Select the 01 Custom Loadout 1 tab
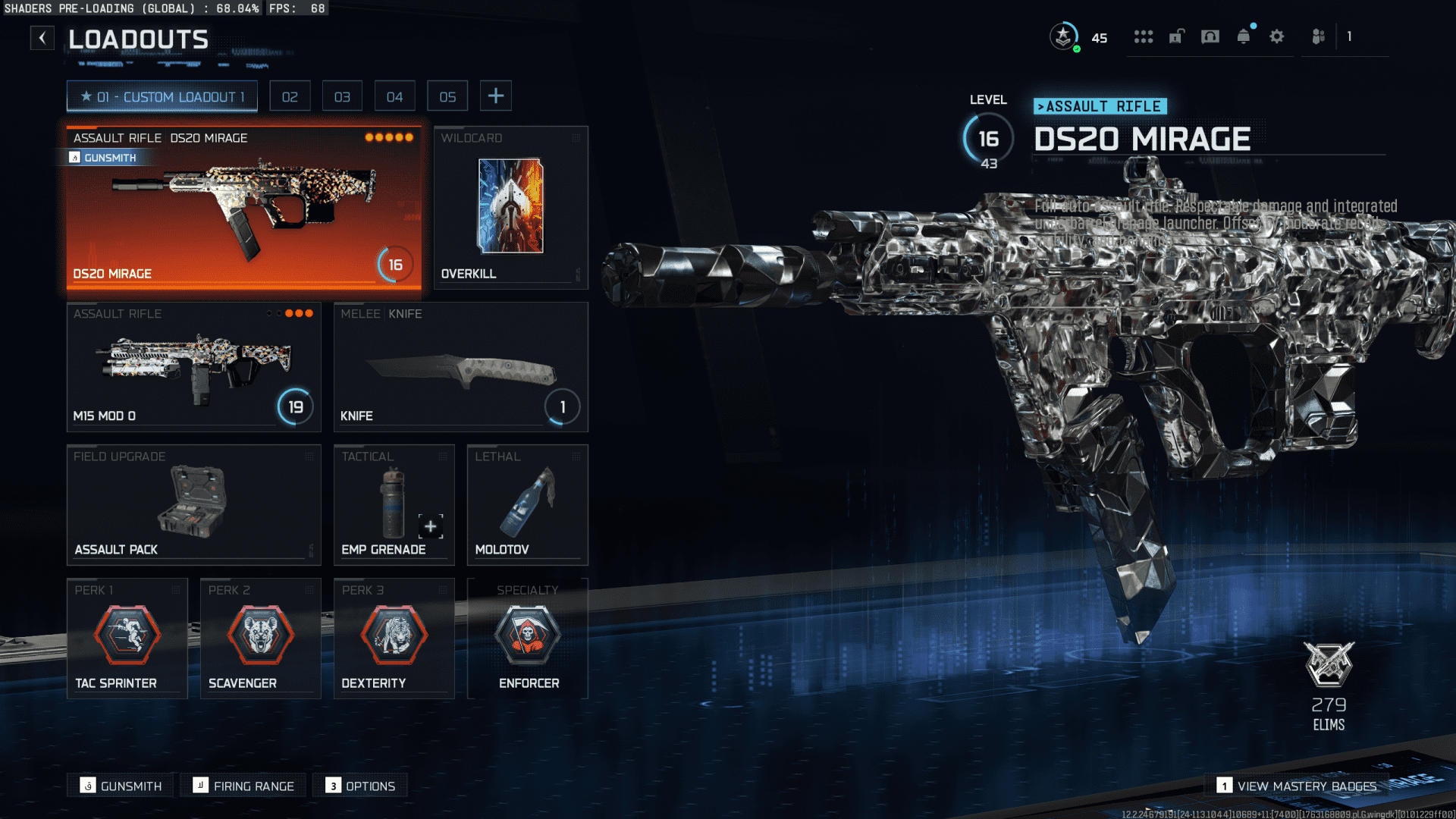This screenshot has width=1456, height=819. point(162,96)
